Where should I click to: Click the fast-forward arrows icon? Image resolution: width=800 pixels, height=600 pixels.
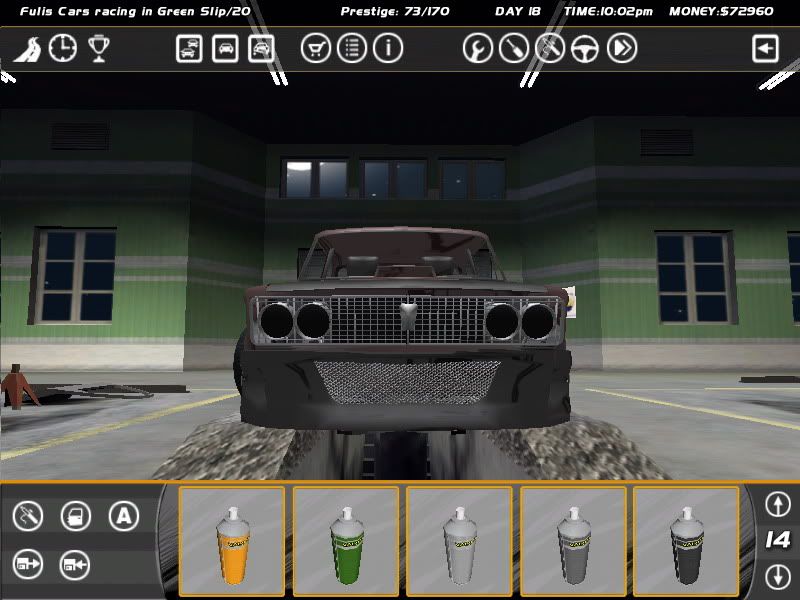[622, 48]
